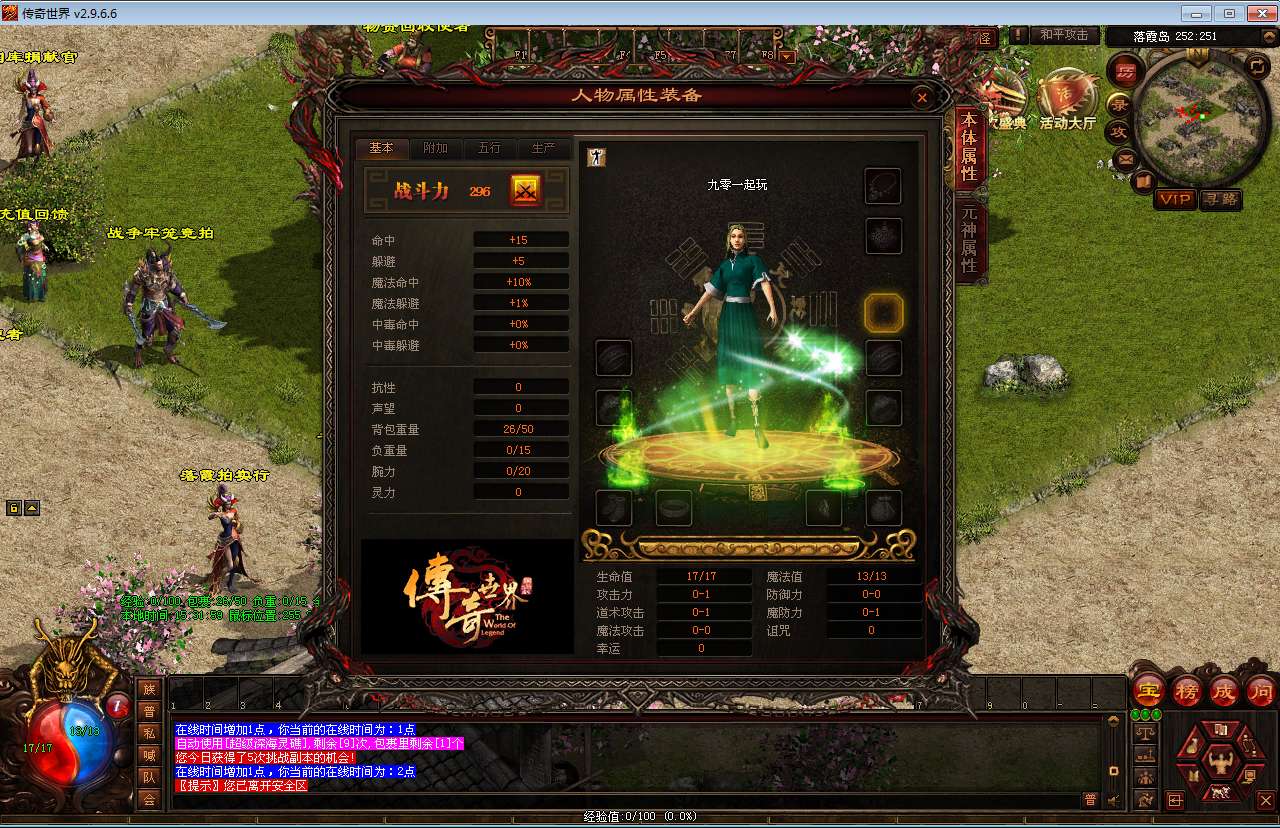Click the VIP button below the minimap
This screenshot has width=1280, height=828.
pos(1176,198)
